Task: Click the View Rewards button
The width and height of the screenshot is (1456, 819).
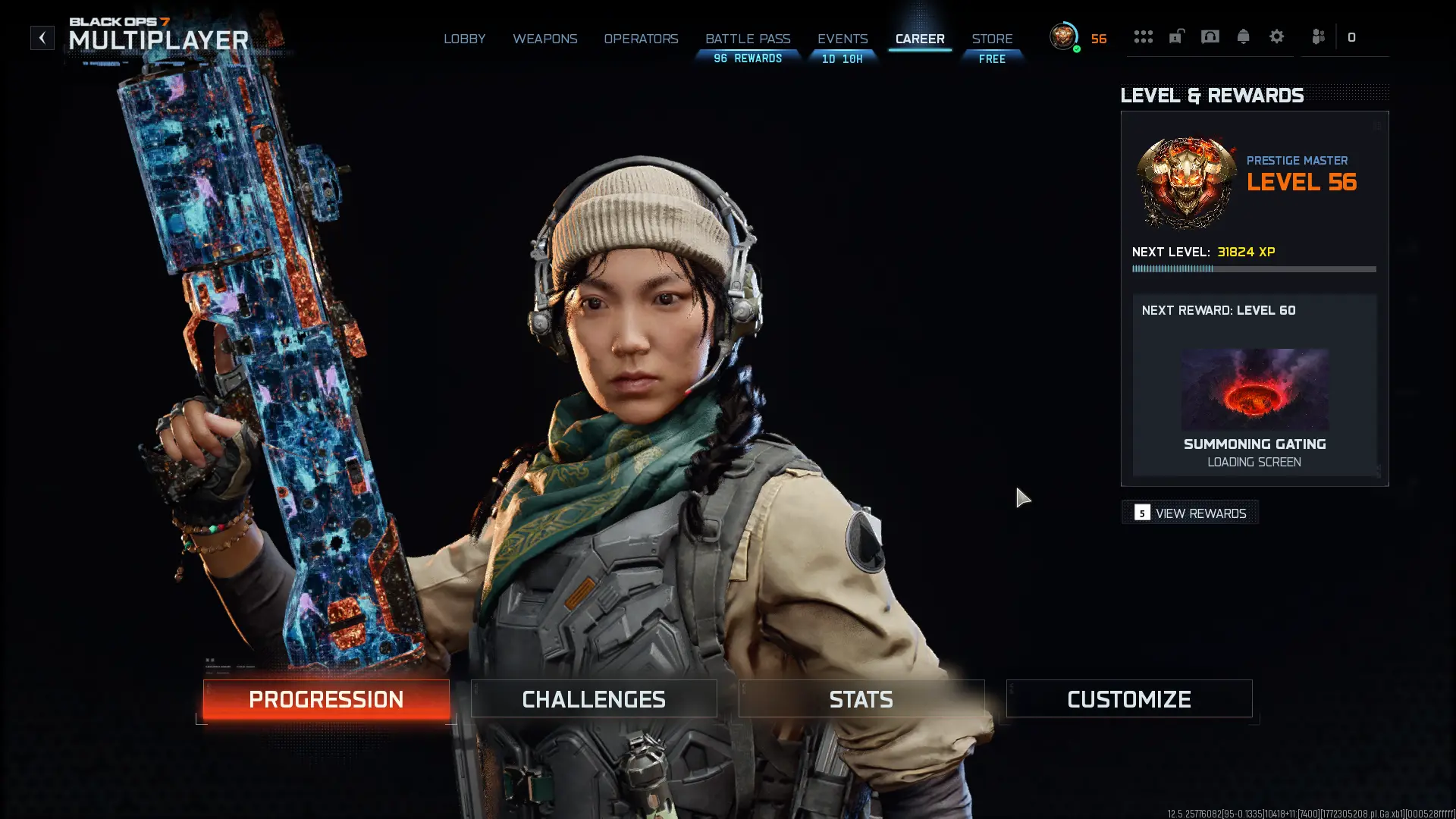Action: point(1191,513)
